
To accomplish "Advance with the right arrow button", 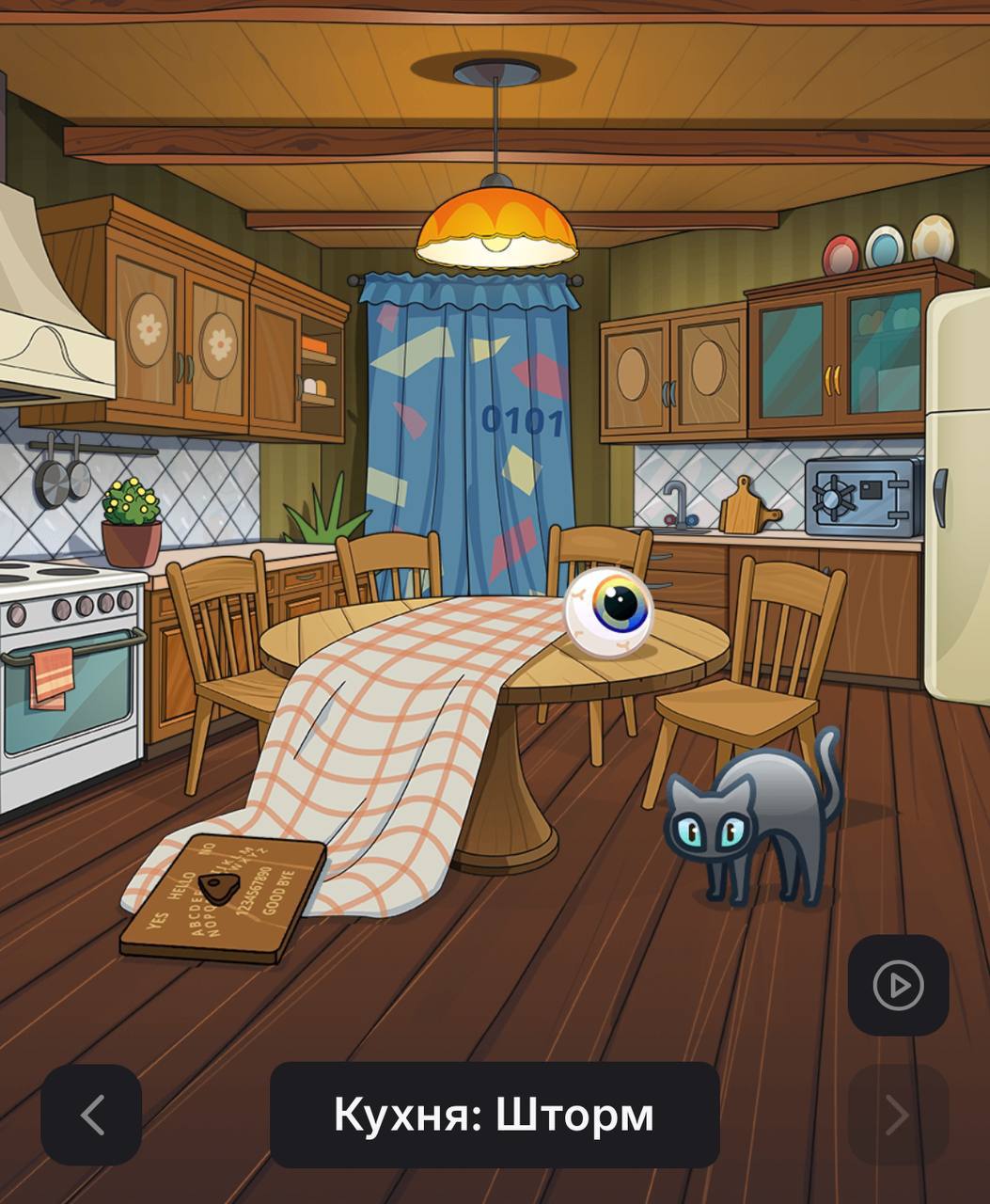I will [898, 1115].
